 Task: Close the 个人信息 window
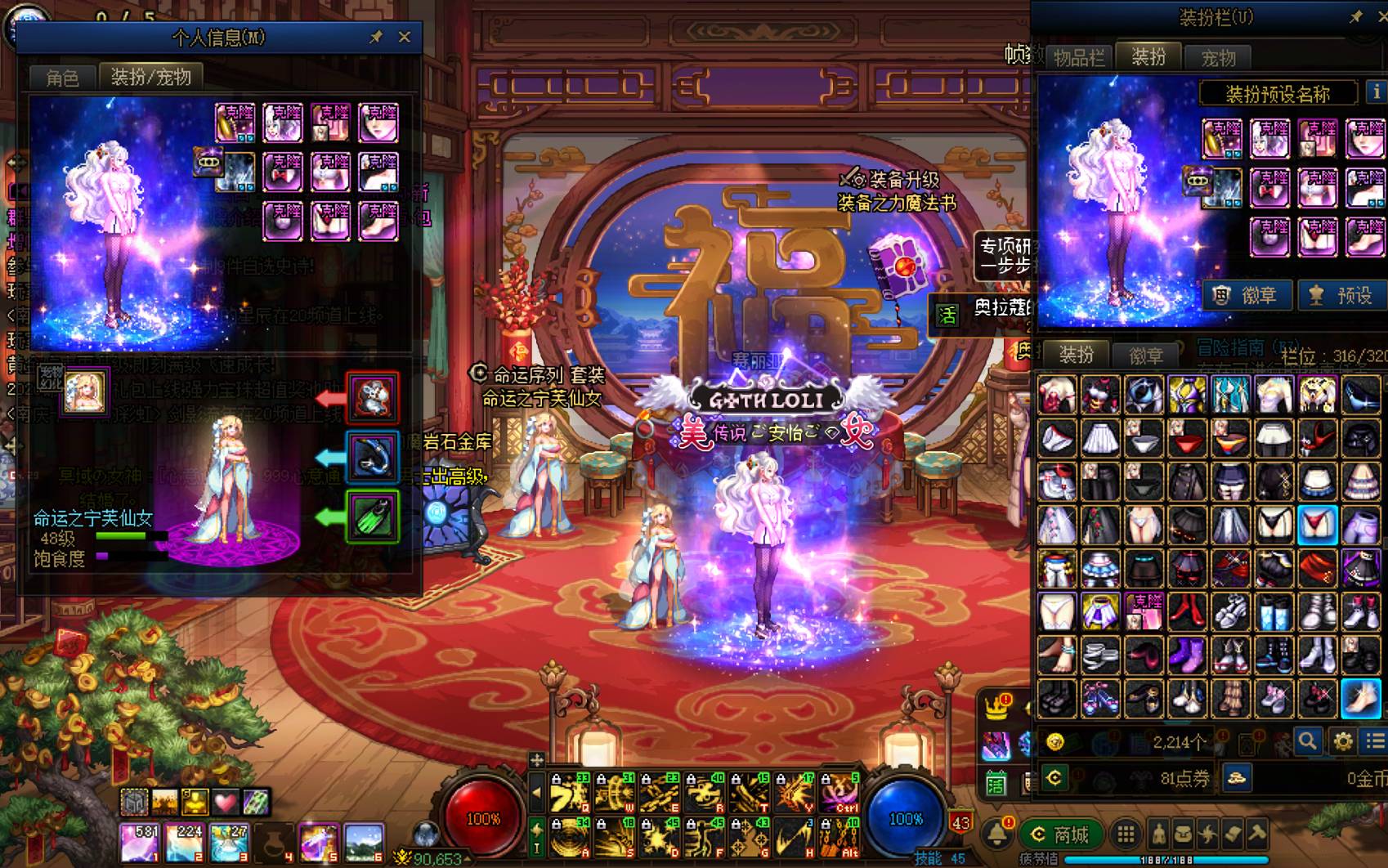(x=405, y=37)
